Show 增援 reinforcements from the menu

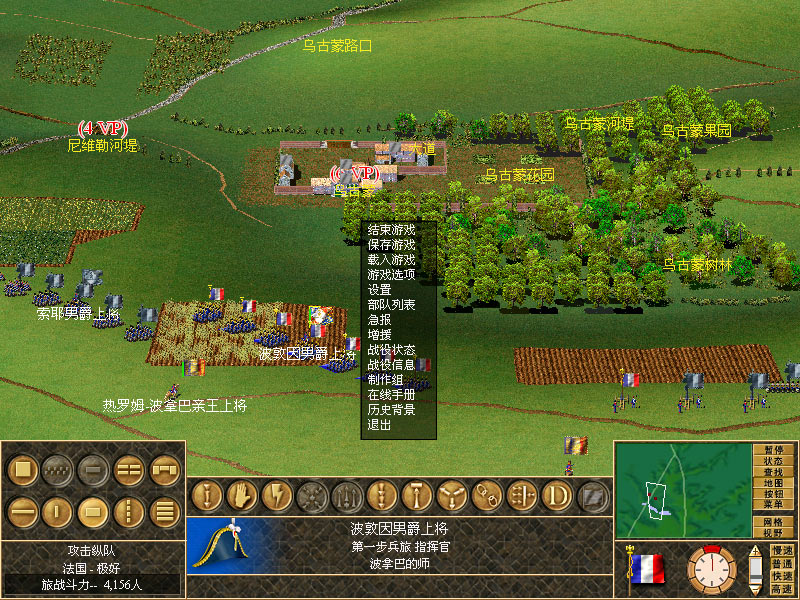(380, 334)
